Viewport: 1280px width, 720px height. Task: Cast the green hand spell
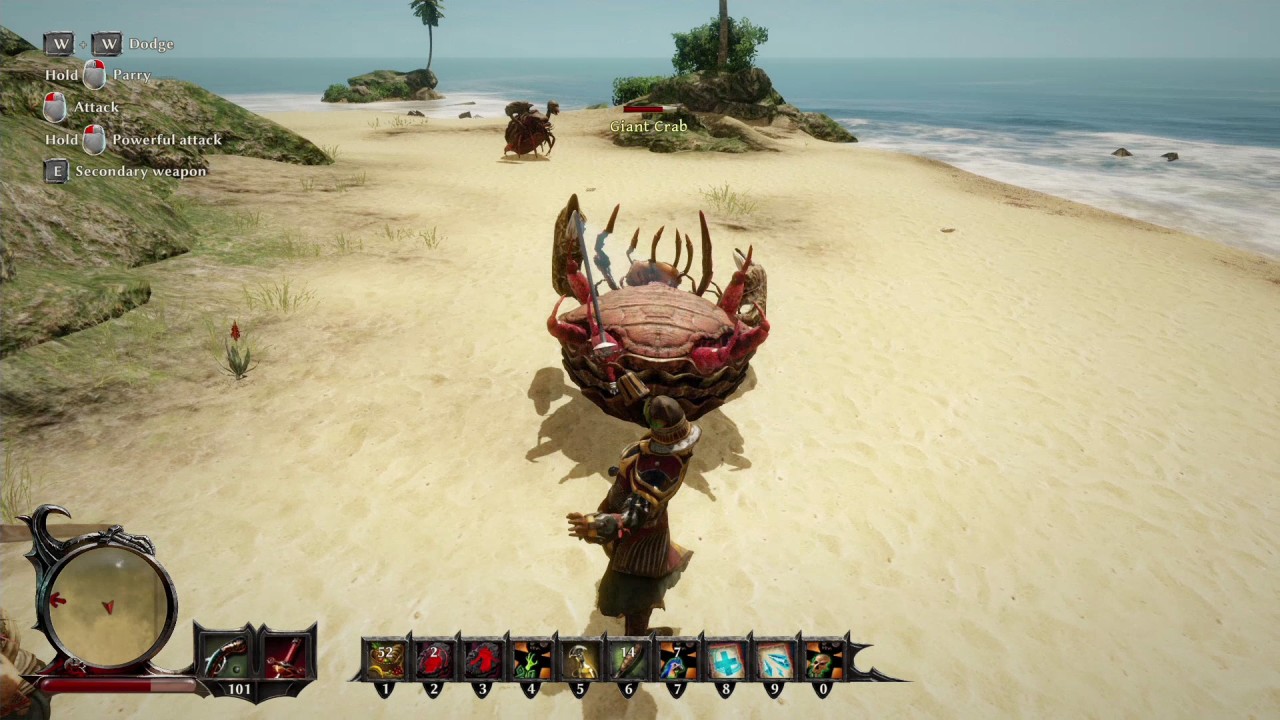[531, 660]
